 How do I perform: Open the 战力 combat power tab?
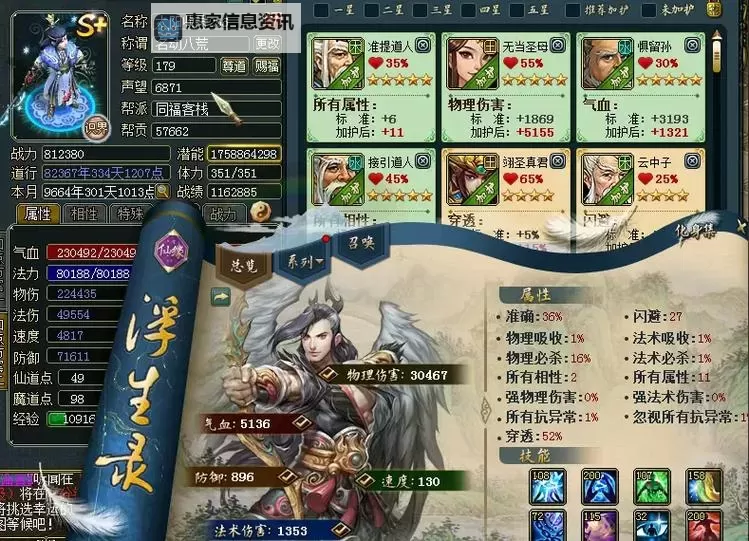click(222, 213)
